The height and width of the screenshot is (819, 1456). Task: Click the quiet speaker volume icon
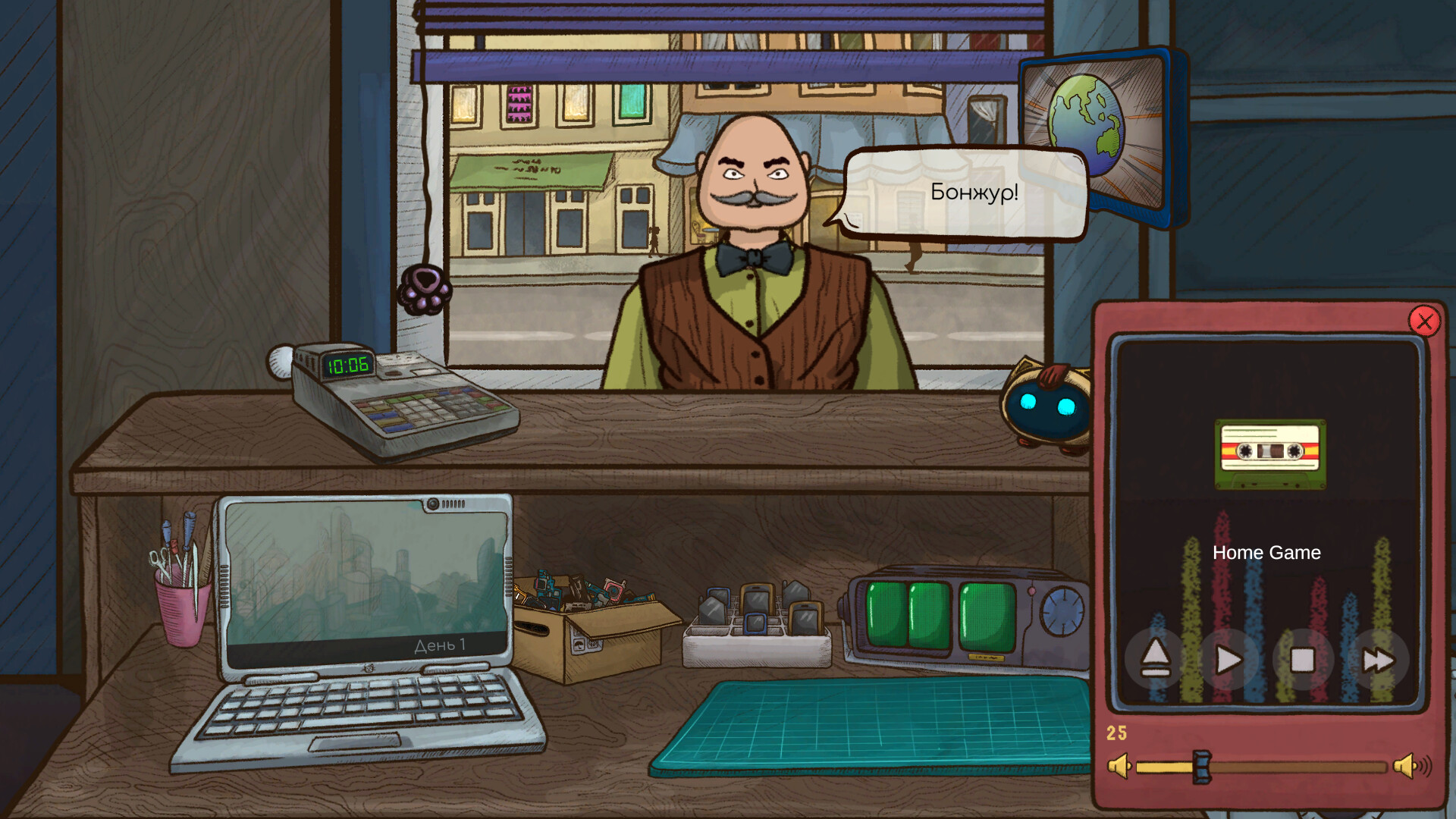[x=1119, y=767]
